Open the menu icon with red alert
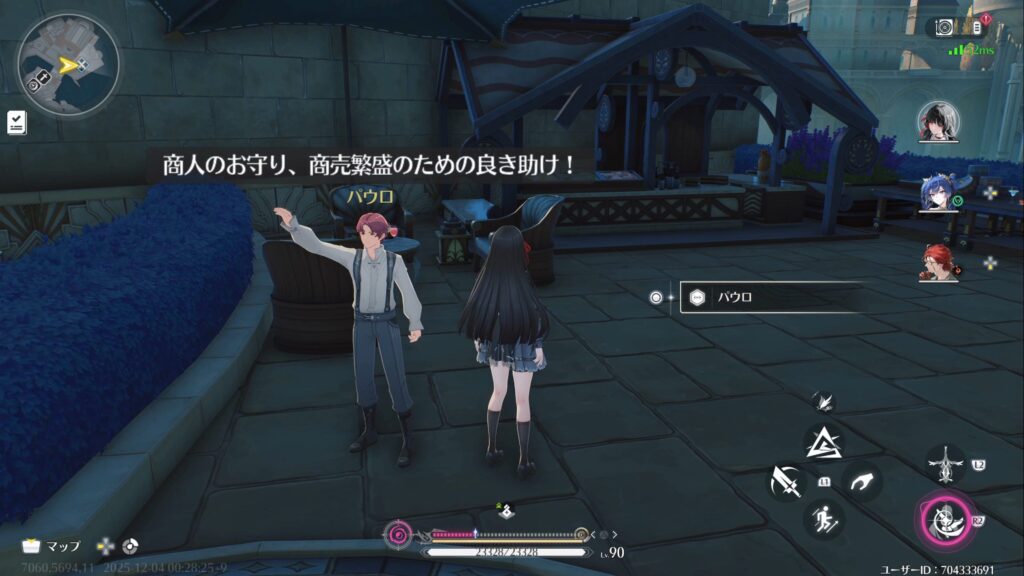This screenshot has height=576, width=1024. pyautogui.click(x=978, y=26)
